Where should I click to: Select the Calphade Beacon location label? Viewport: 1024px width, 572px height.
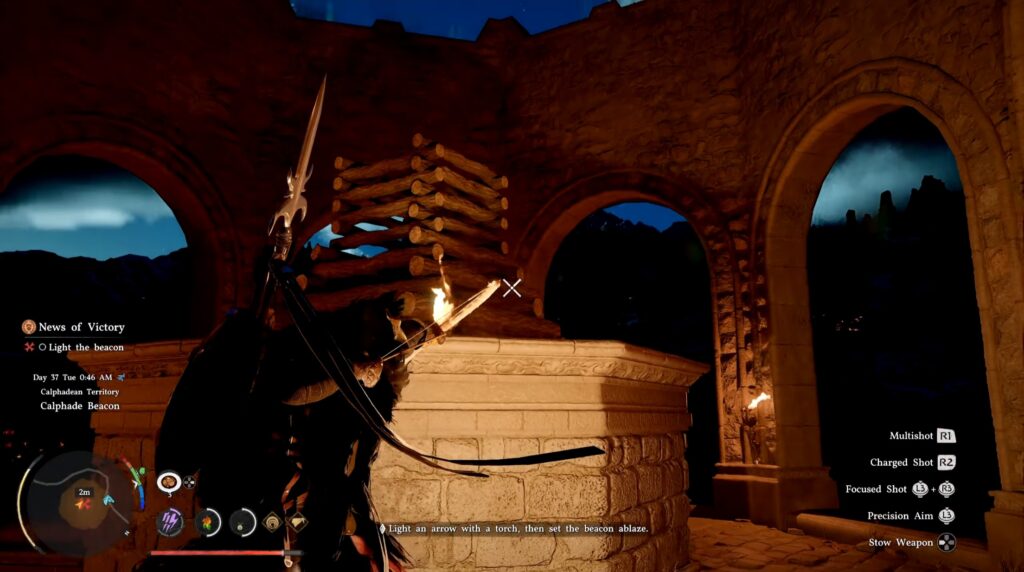(x=80, y=406)
